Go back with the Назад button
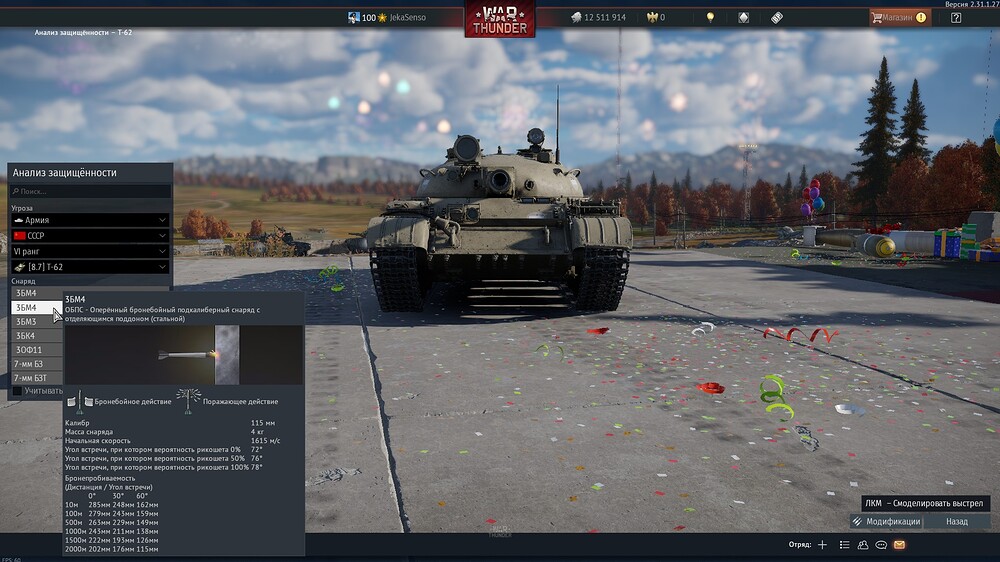1000x562 pixels. [957, 521]
